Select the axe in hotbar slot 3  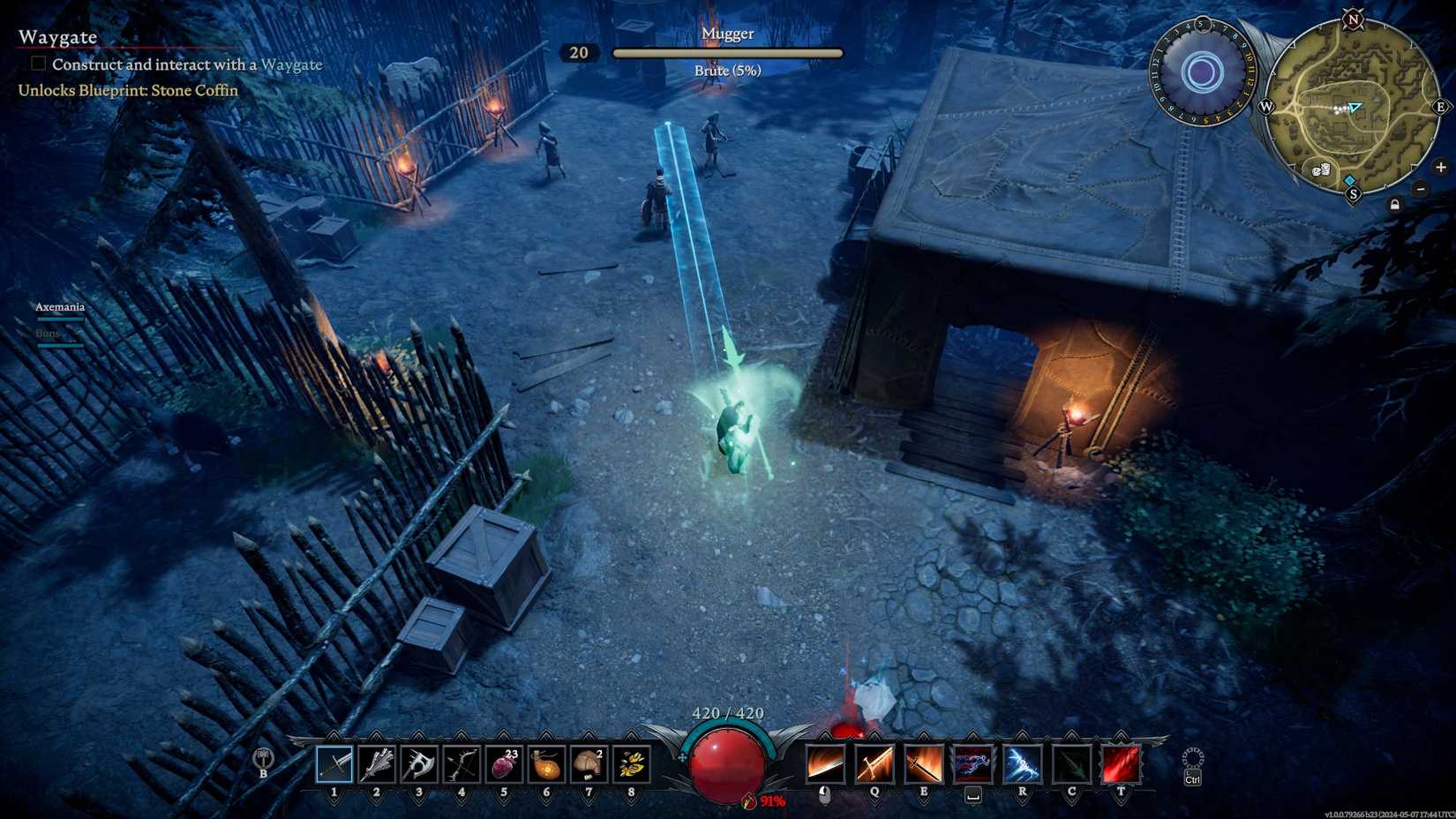point(418,765)
